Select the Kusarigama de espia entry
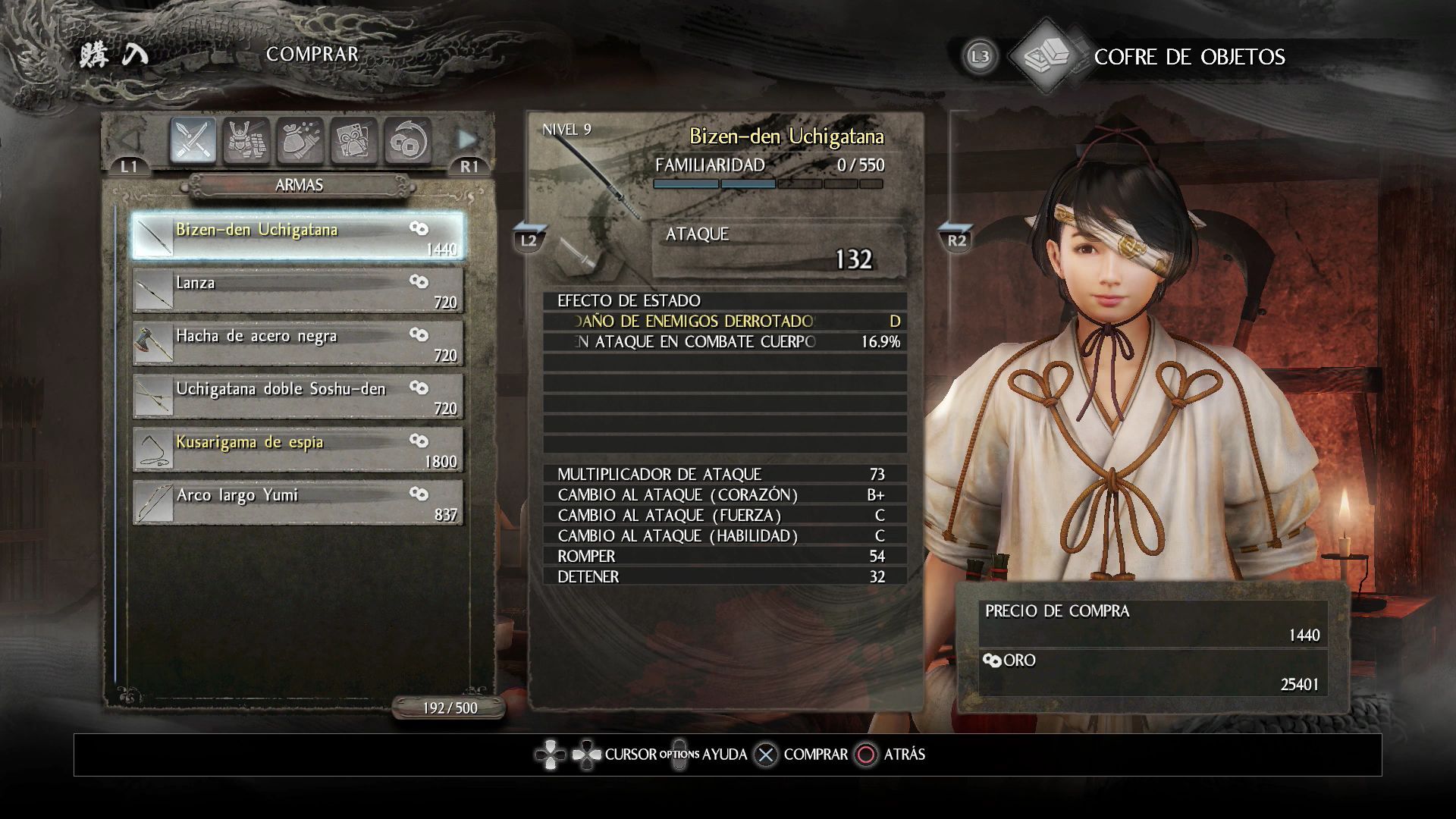Screen dimensions: 1456x819 297,448
